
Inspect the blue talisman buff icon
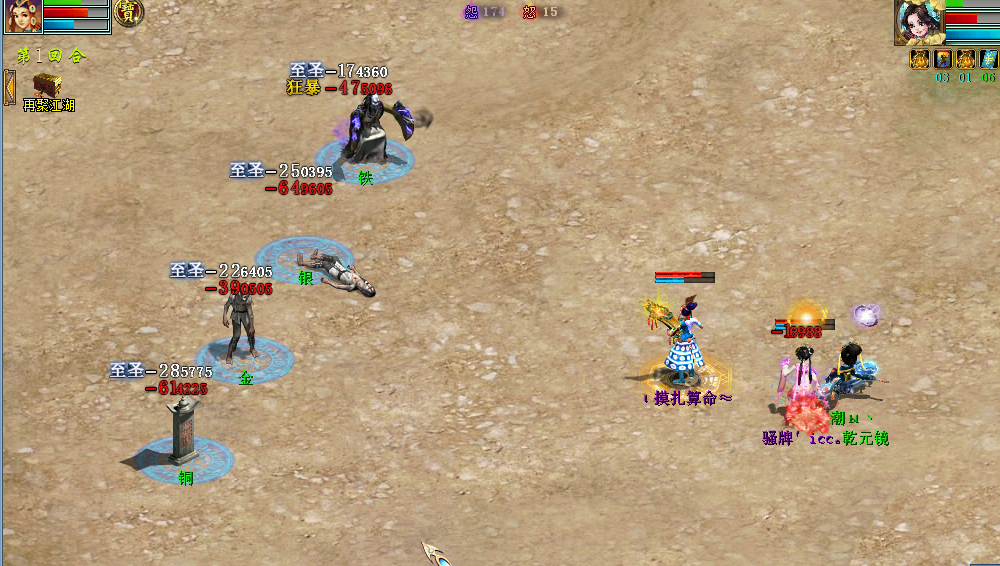point(988,59)
